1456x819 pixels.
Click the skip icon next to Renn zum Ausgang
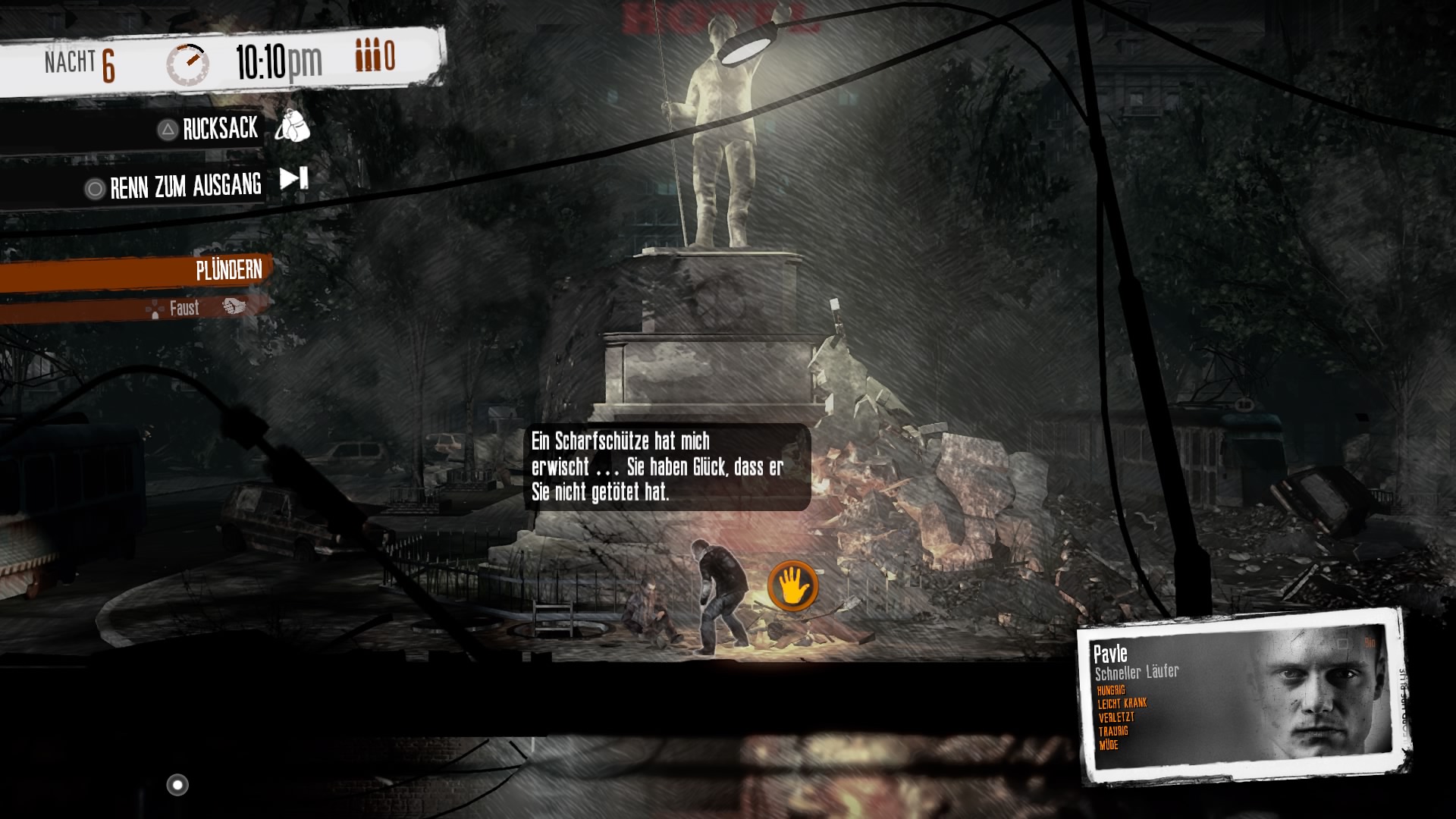[292, 180]
